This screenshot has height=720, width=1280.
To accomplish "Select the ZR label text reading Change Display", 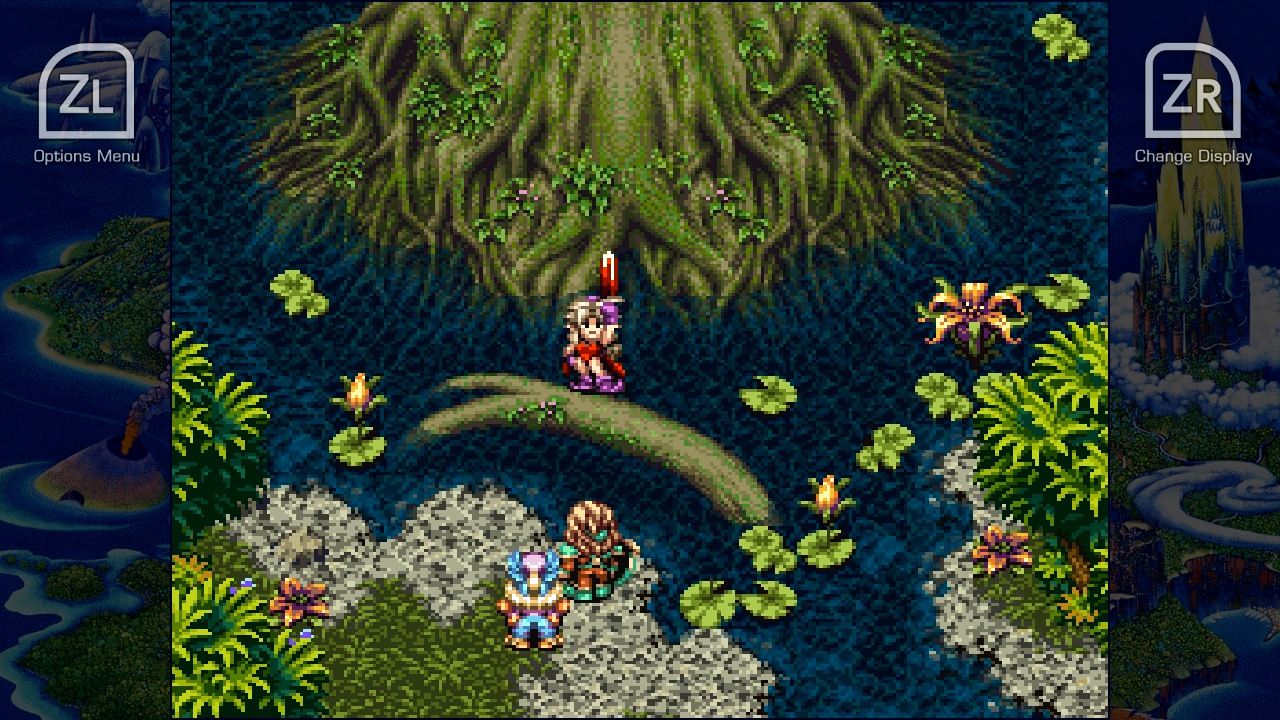I will [1193, 156].
